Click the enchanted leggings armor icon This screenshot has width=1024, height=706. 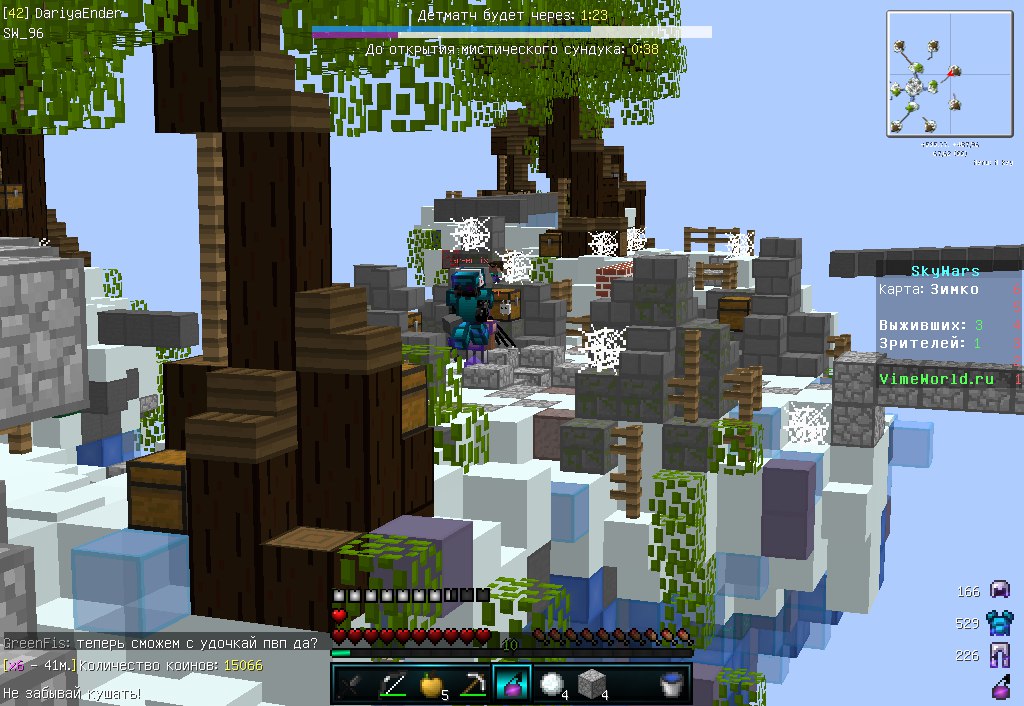(999, 656)
